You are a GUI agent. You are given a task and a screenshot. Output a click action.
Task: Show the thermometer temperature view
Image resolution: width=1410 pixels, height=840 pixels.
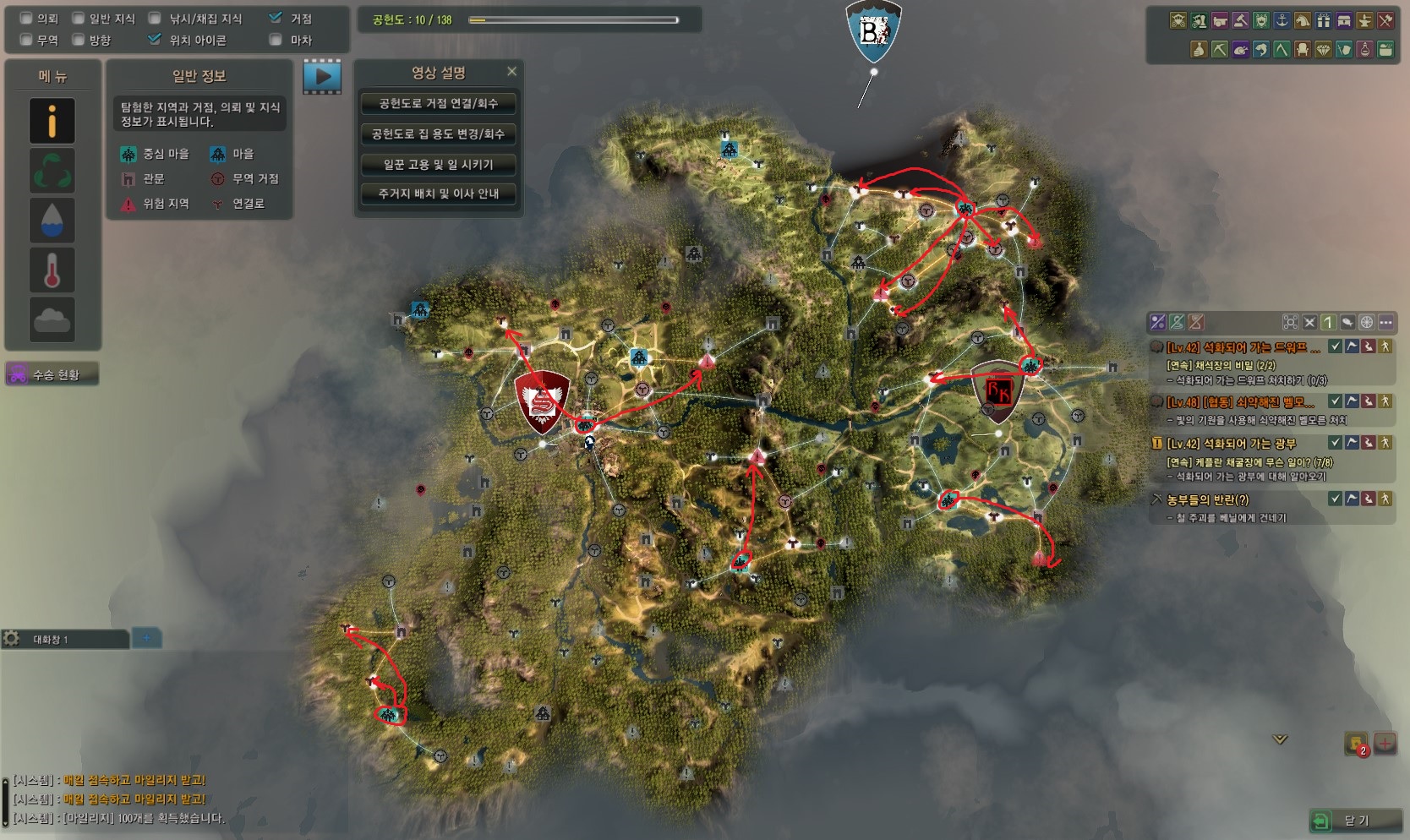(x=52, y=270)
